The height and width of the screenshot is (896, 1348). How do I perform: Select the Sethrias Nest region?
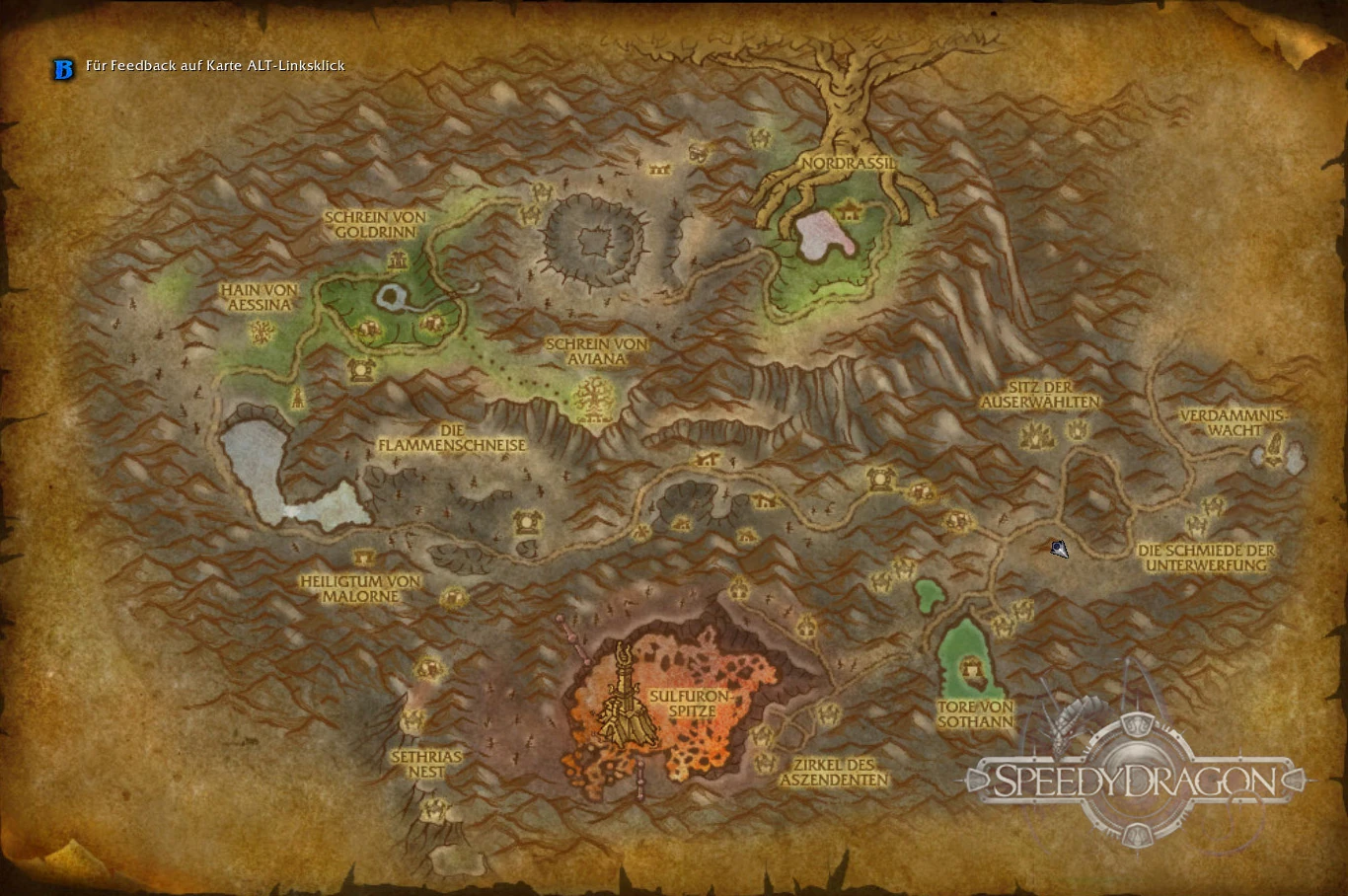pos(426,764)
